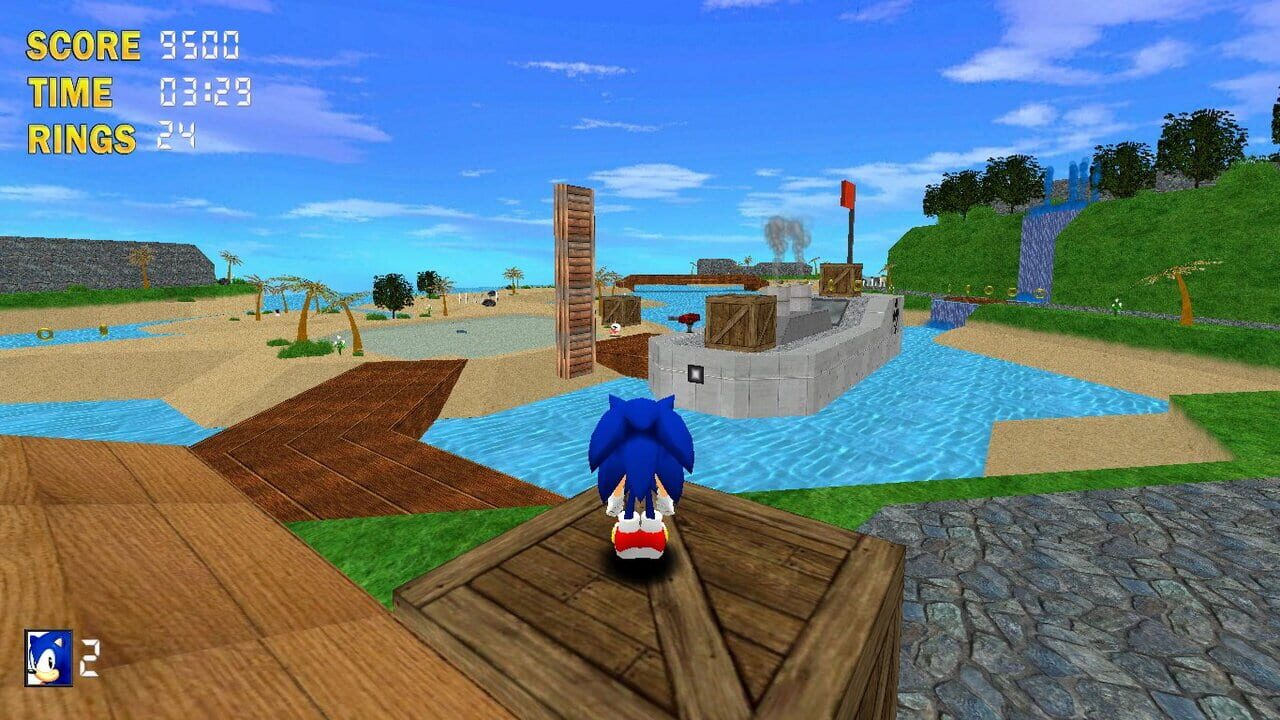The height and width of the screenshot is (720, 1280).
Task: Click the dark panel on the ship hull
Action: click(x=697, y=372)
